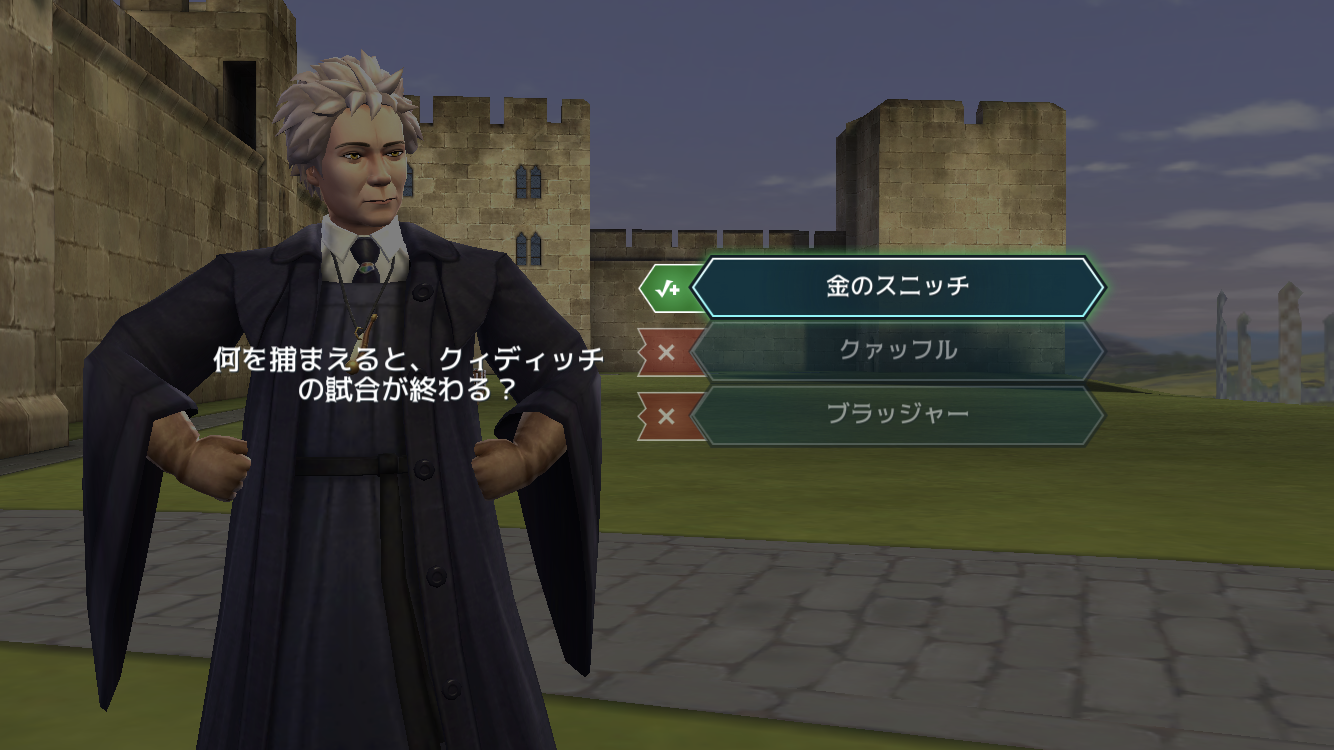Pick the ブラッジャー answer option
This screenshot has width=1334, height=750.
[x=897, y=415]
